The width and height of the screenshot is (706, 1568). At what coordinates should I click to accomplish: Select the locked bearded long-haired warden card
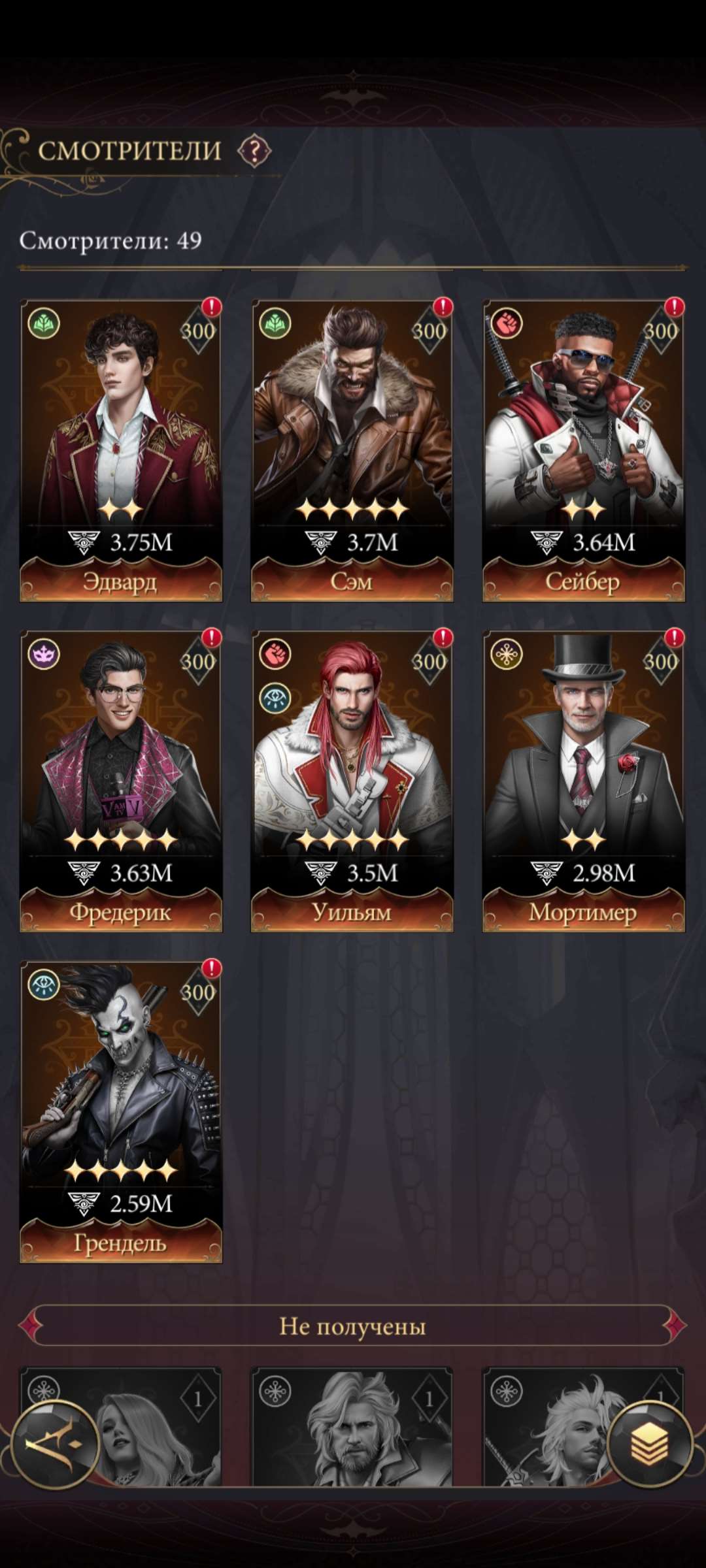pos(352,1428)
